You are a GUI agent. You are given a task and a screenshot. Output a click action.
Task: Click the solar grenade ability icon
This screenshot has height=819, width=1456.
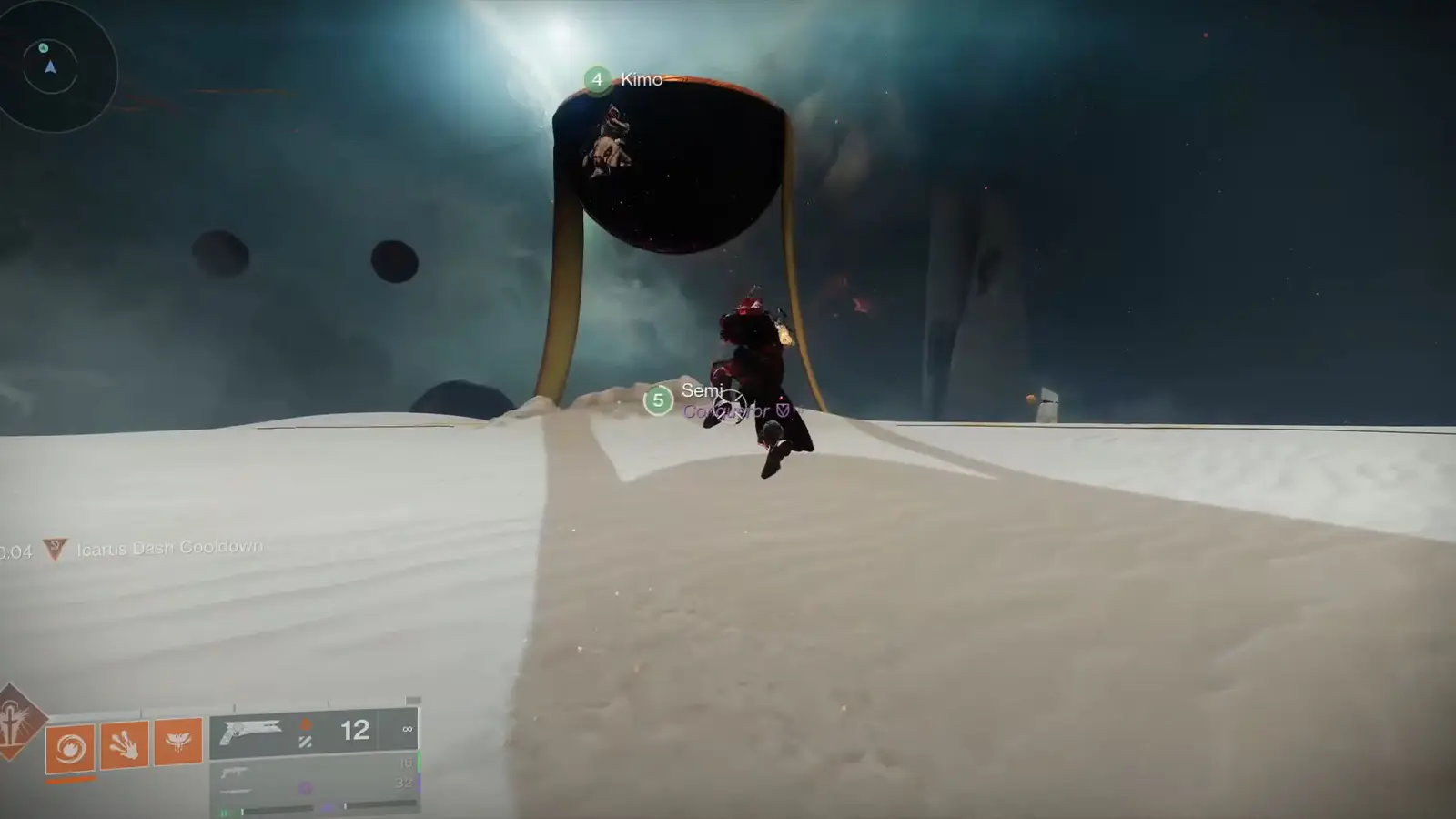click(x=71, y=748)
